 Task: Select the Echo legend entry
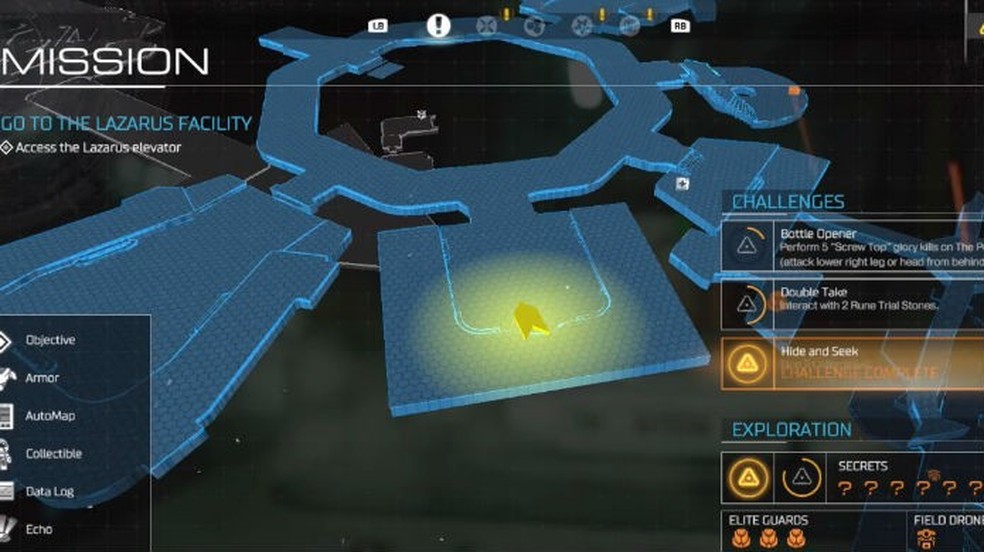pos(39,529)
